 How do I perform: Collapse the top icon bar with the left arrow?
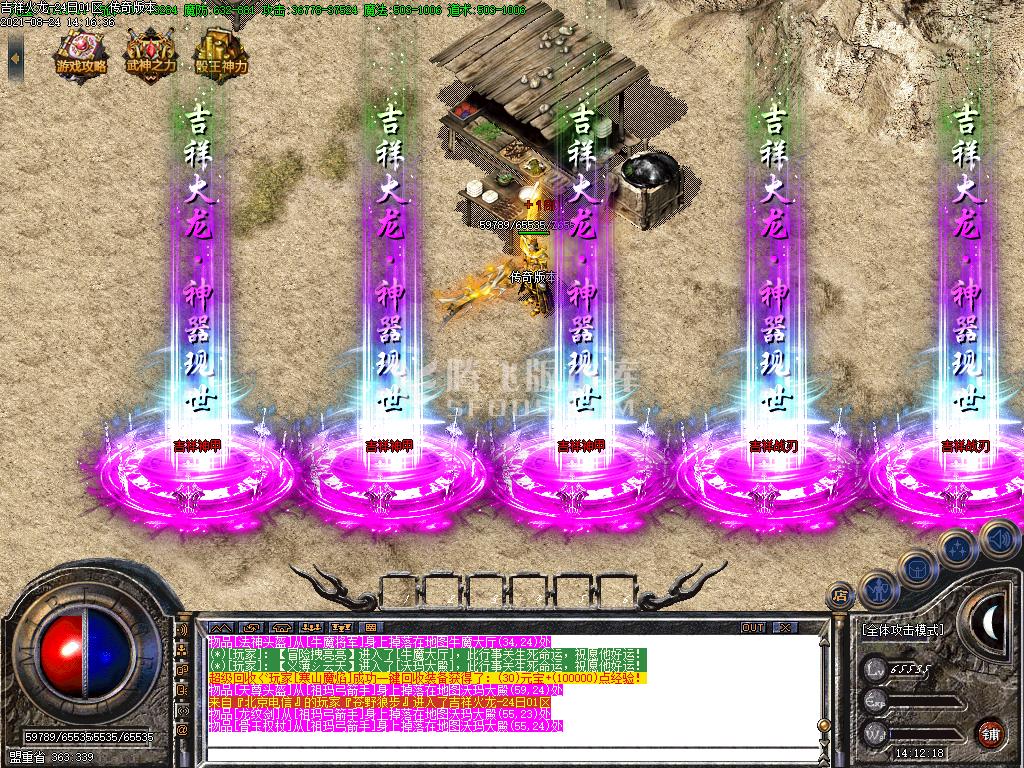[15, 58]
